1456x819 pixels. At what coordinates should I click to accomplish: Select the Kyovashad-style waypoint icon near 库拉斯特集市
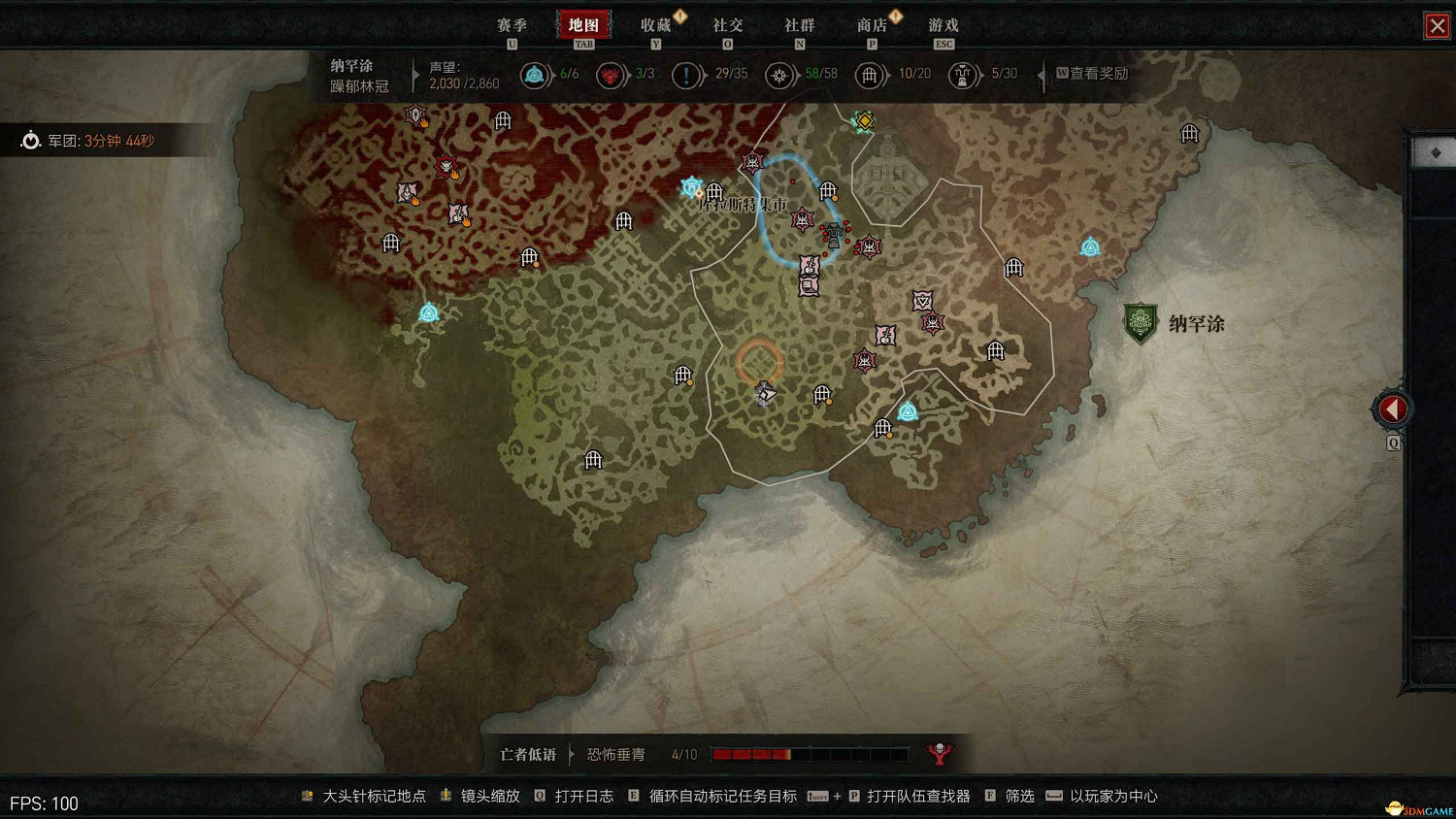(689, 184)
